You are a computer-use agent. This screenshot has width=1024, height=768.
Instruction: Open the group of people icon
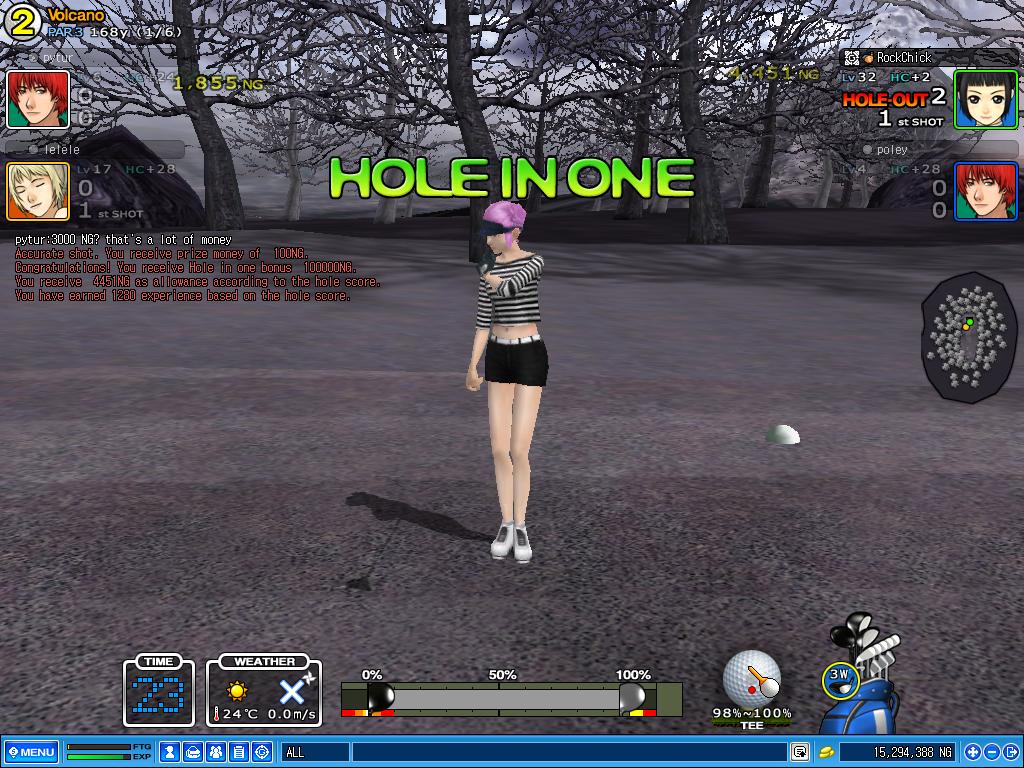point(216,752)
